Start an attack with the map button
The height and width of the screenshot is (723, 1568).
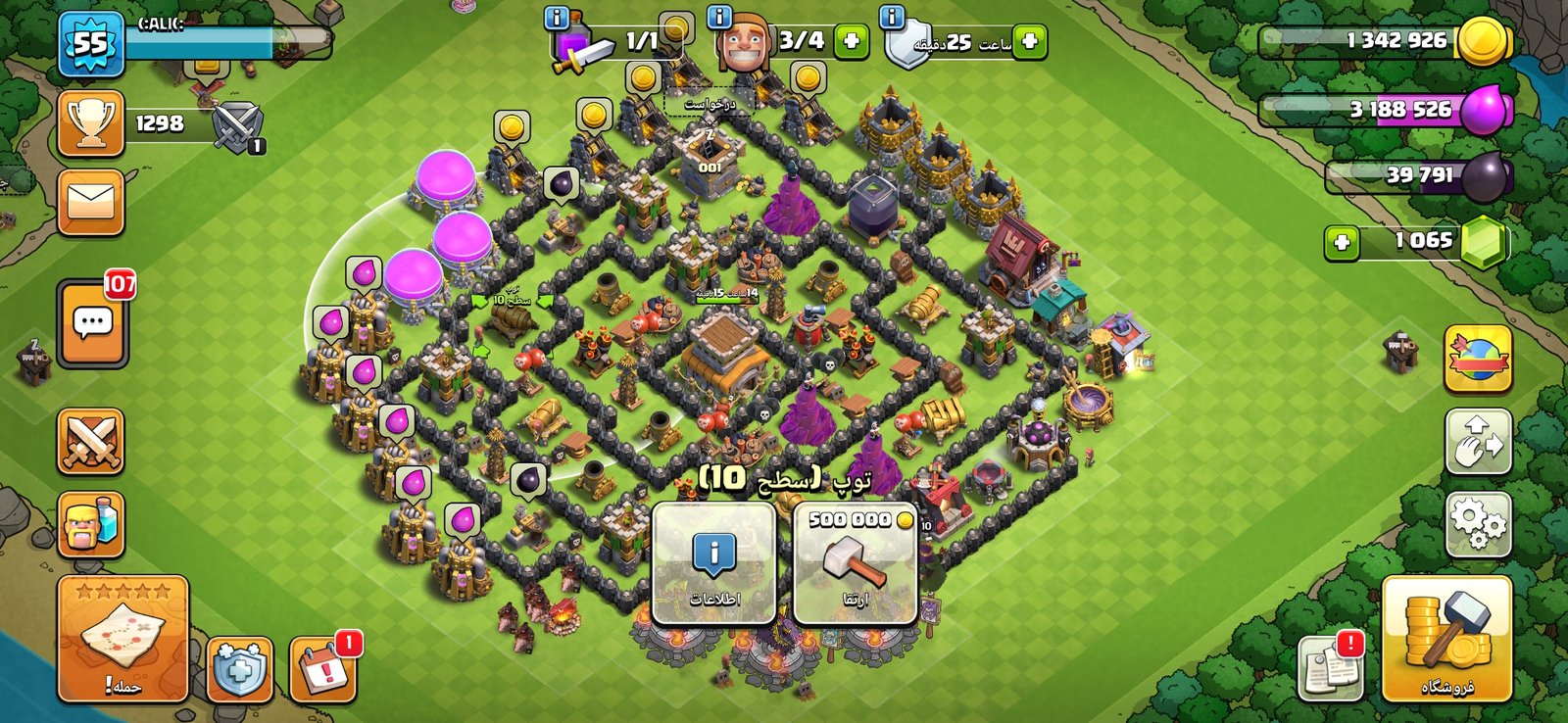[122, 639]
